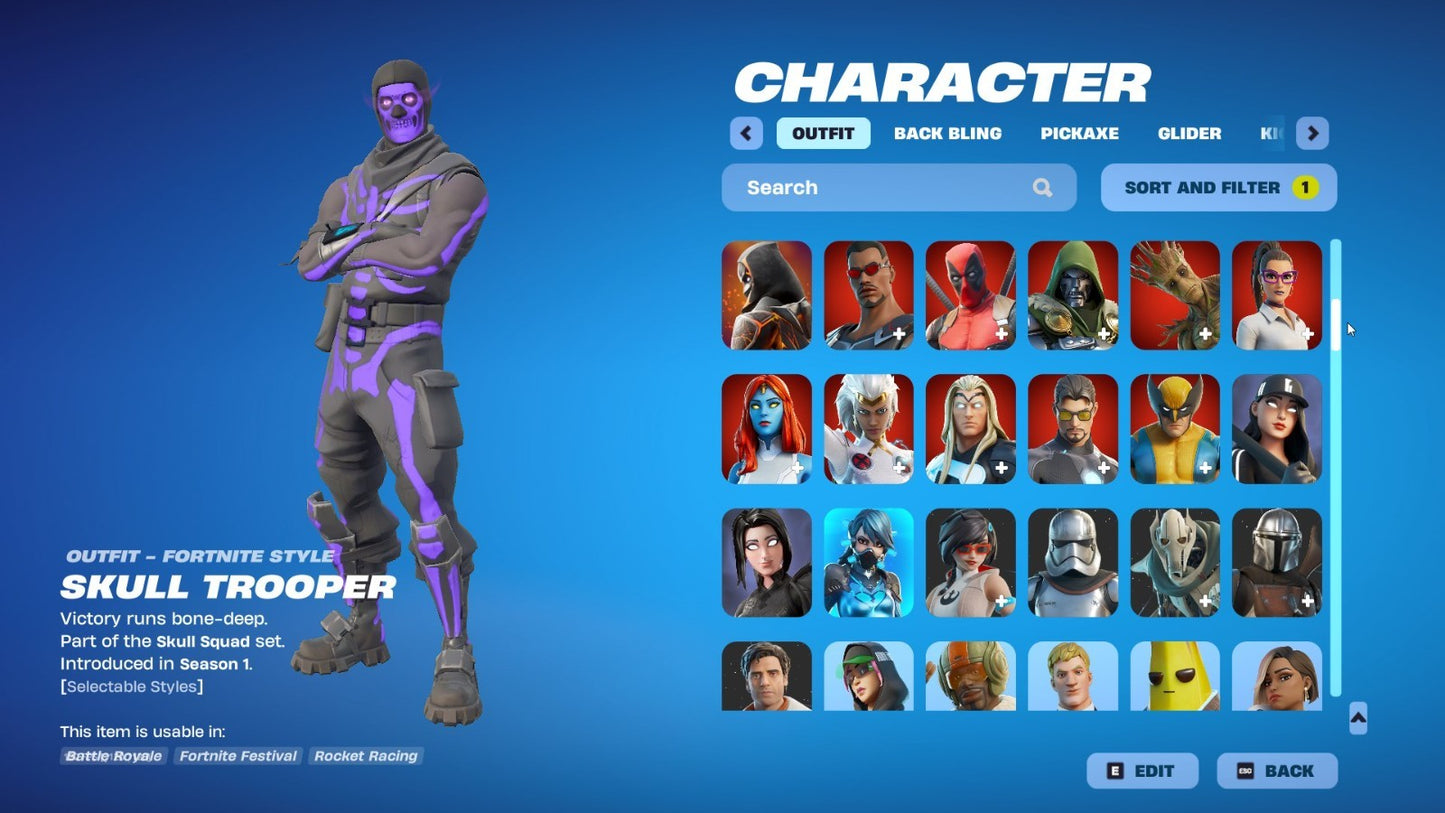Click the BACK button
Viewport: 1445px width, 813px height.
[x=1277, y=770]
